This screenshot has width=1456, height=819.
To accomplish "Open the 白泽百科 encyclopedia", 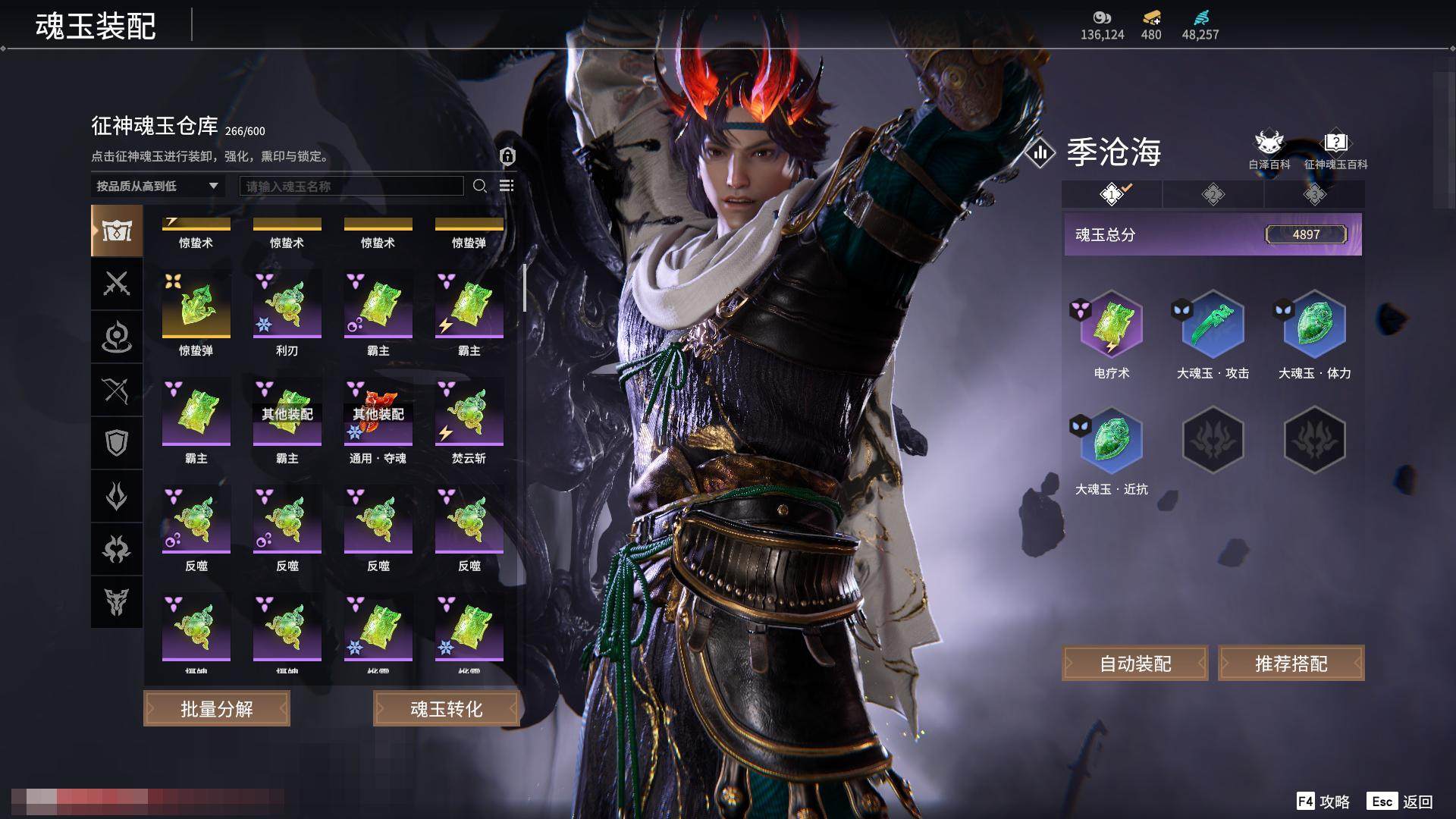I will (1269, 149).
